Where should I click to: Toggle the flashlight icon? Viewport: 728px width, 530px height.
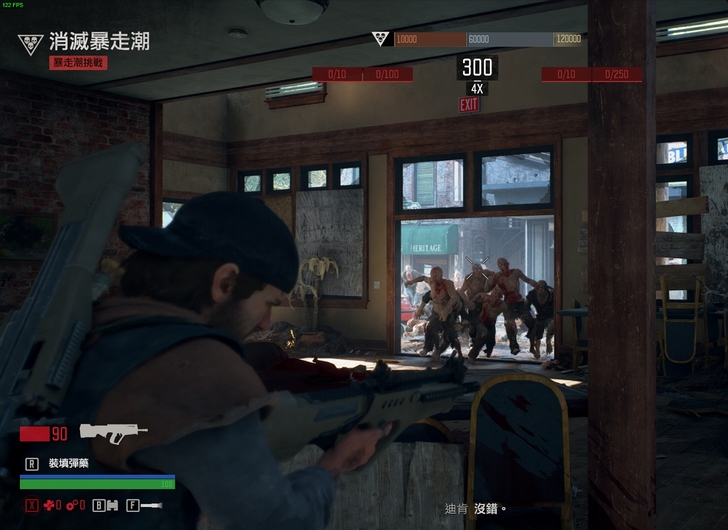[x=151, y=505]
